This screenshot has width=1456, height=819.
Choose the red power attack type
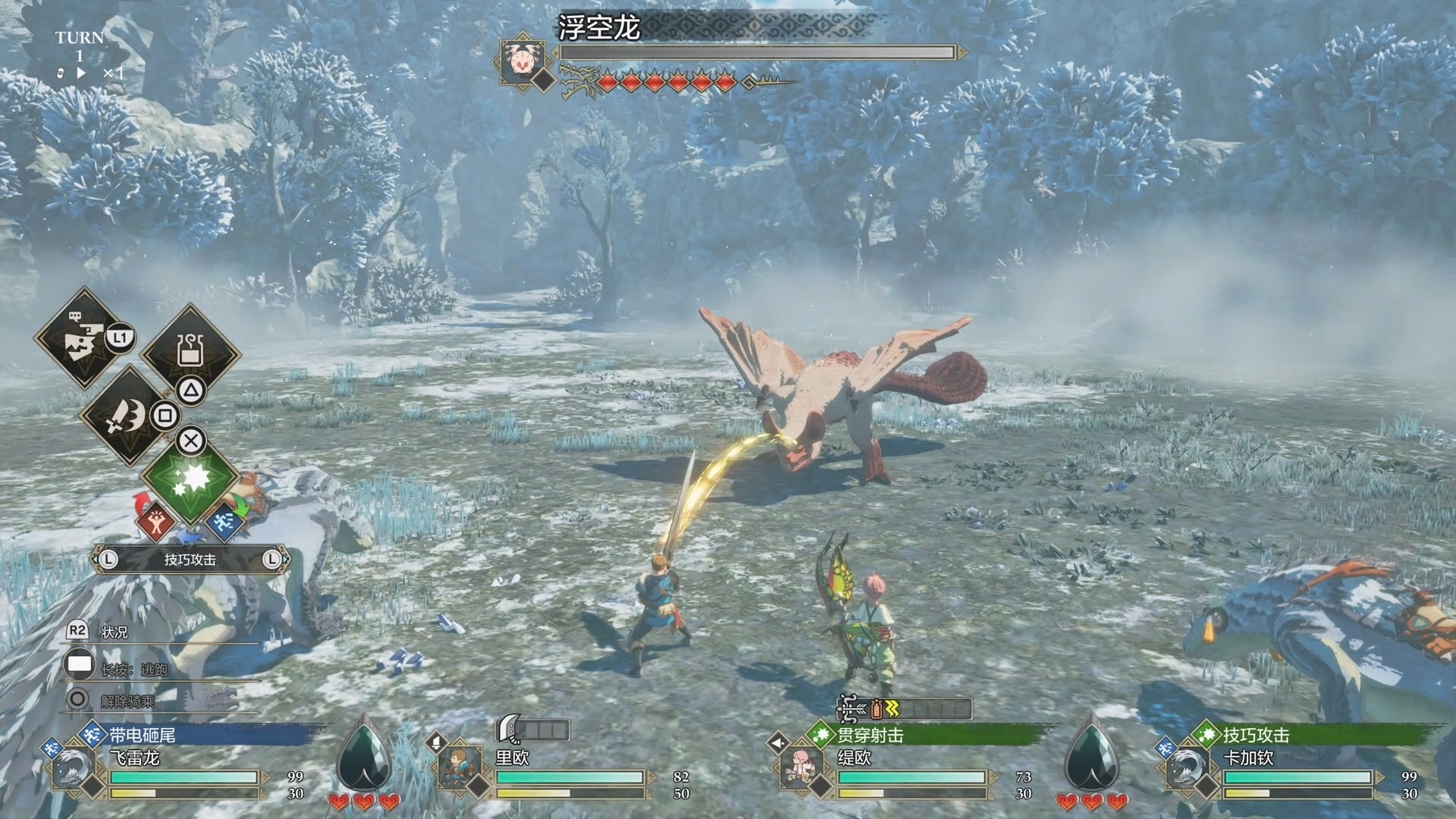pos(155,521)
